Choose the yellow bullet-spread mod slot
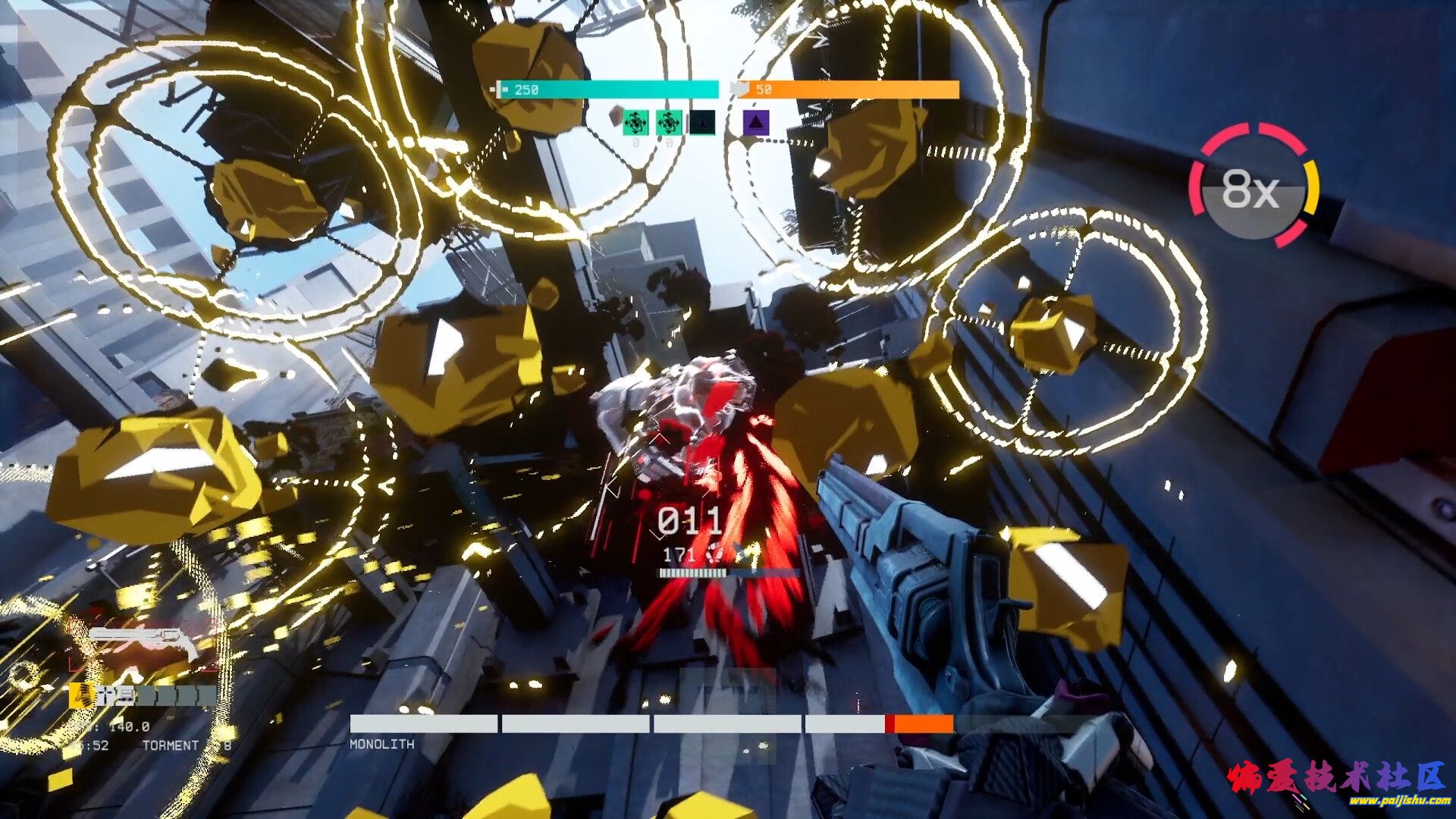Screen dimensions: 1456x819 [81, 695]
